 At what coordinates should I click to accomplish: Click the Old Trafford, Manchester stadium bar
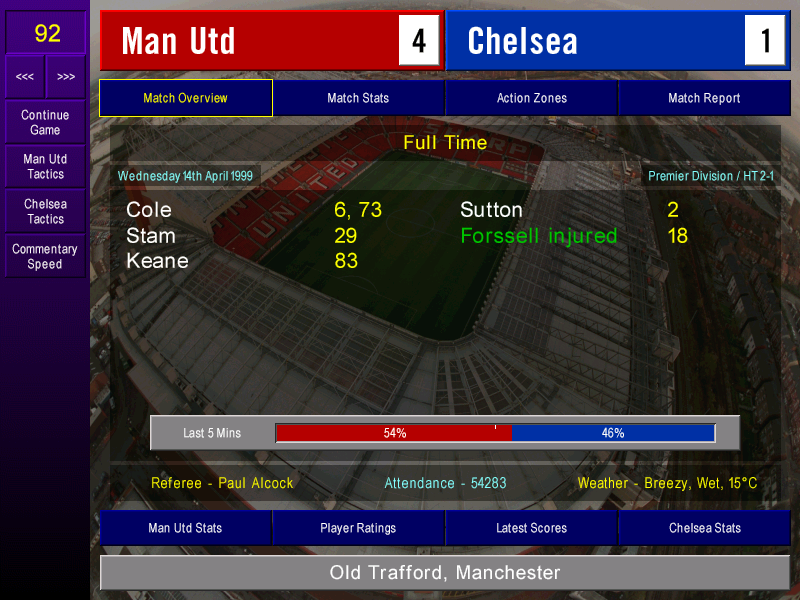point(445,573)
